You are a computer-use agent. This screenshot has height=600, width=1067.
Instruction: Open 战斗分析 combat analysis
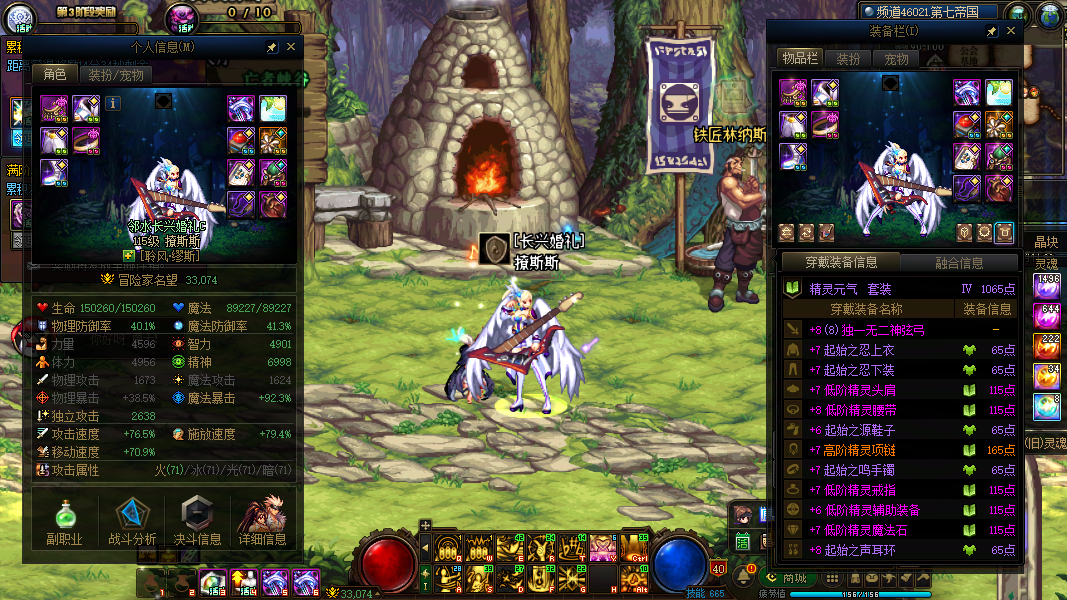click(x=132, y=522)
